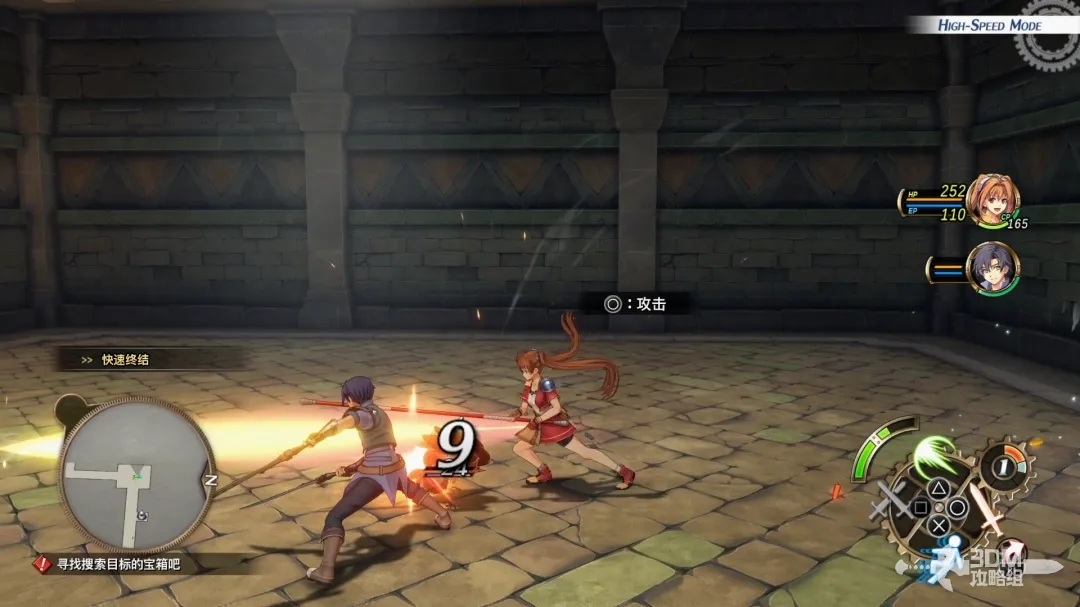Click the red exclamation quest alert icon
This screenshot has width=1080, height=607.
[x=43, y=565]
